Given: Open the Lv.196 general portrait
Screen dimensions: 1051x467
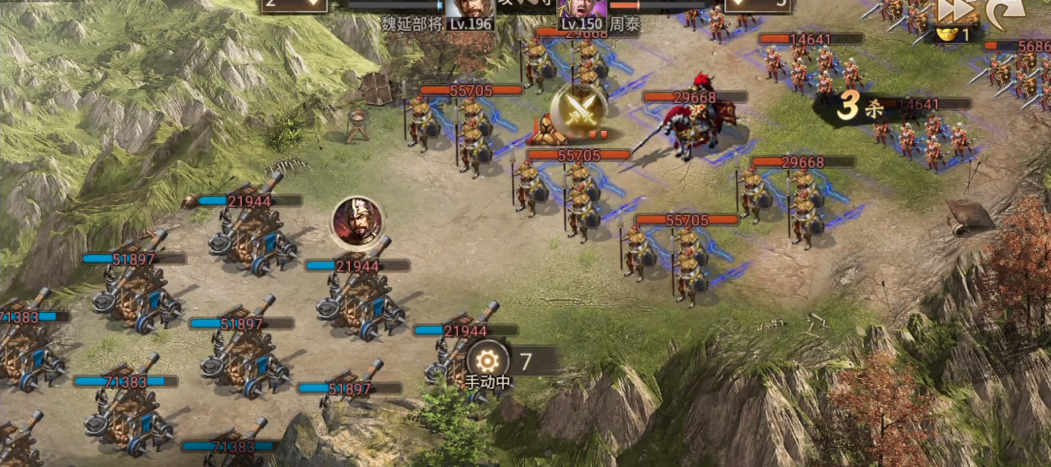Looking at the screenshot, I should (468, 10).
